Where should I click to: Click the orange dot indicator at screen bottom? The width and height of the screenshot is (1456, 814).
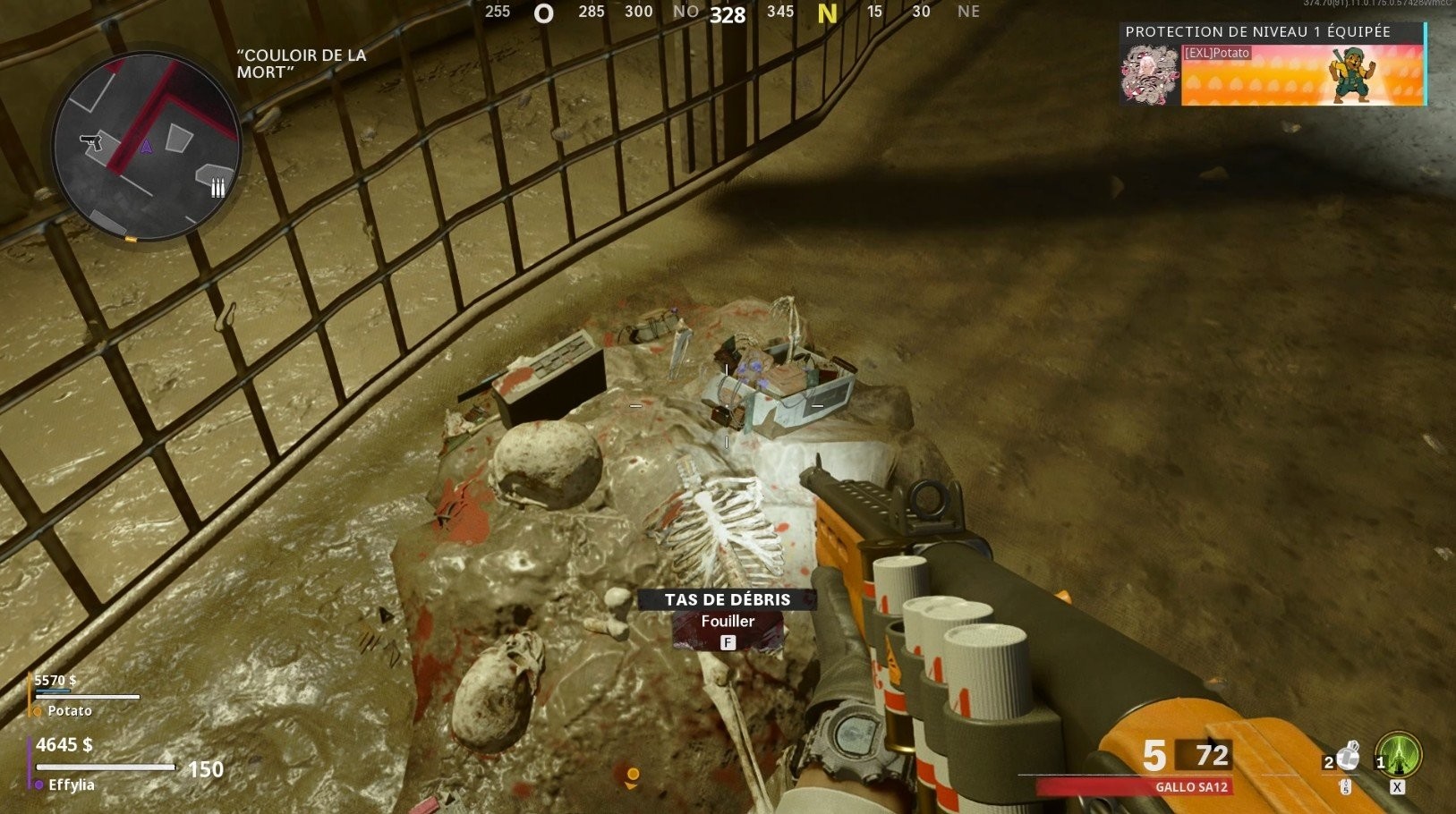[x=633, y=775]
